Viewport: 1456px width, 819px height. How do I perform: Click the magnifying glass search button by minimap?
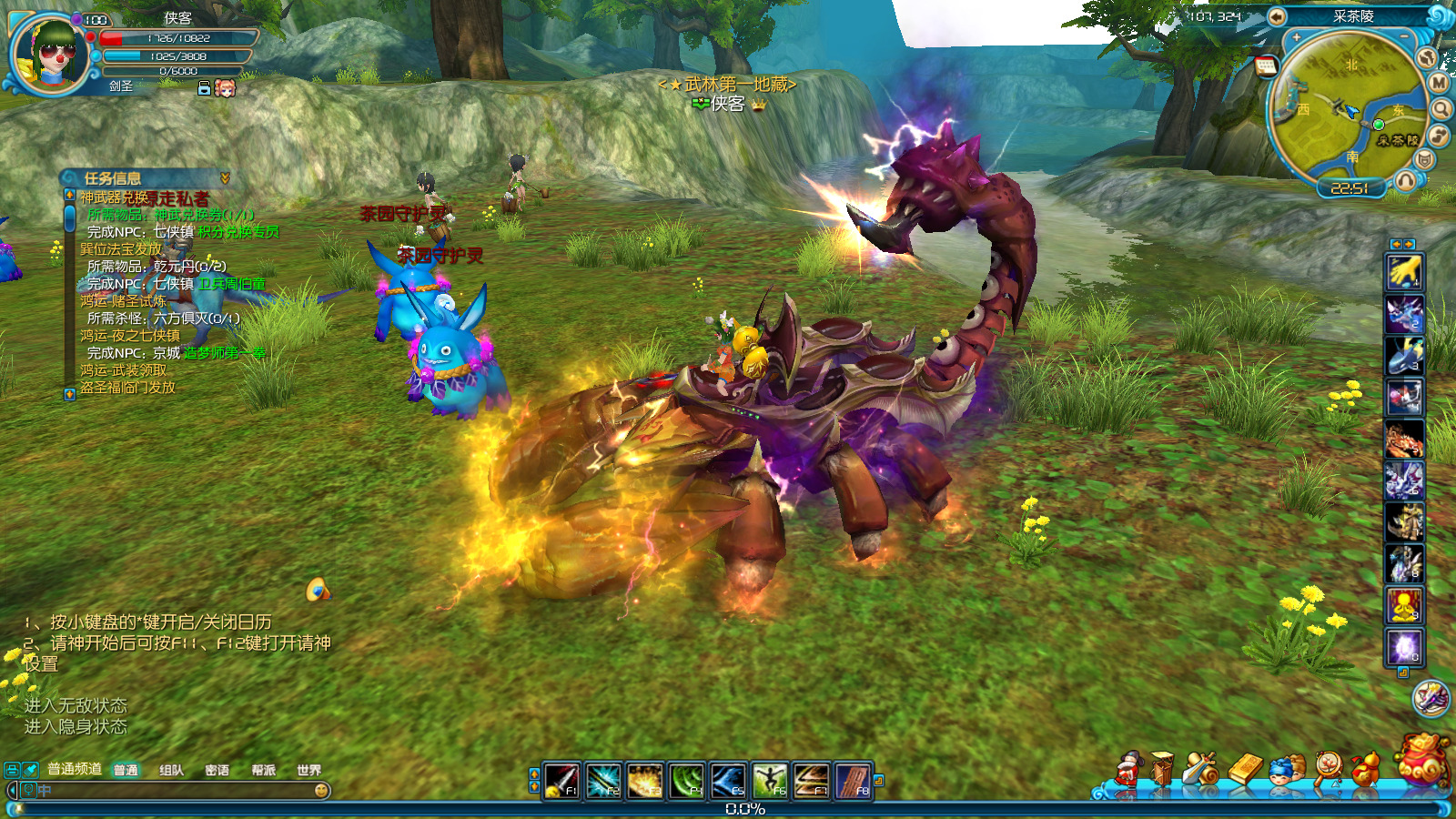coord(1441,109)
